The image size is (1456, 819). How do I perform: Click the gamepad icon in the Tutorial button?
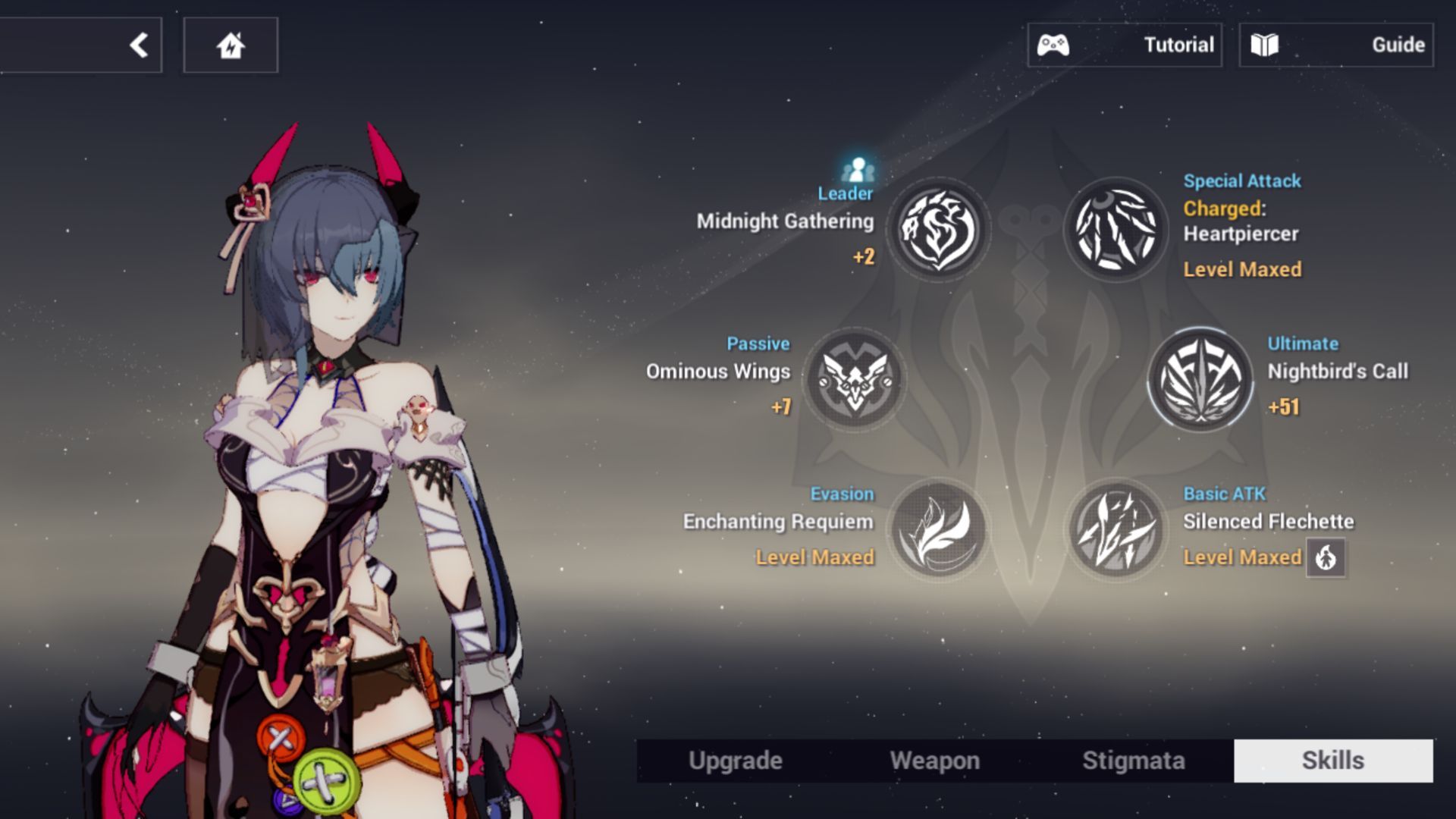pyautogui.click(x=1054, y=45)
